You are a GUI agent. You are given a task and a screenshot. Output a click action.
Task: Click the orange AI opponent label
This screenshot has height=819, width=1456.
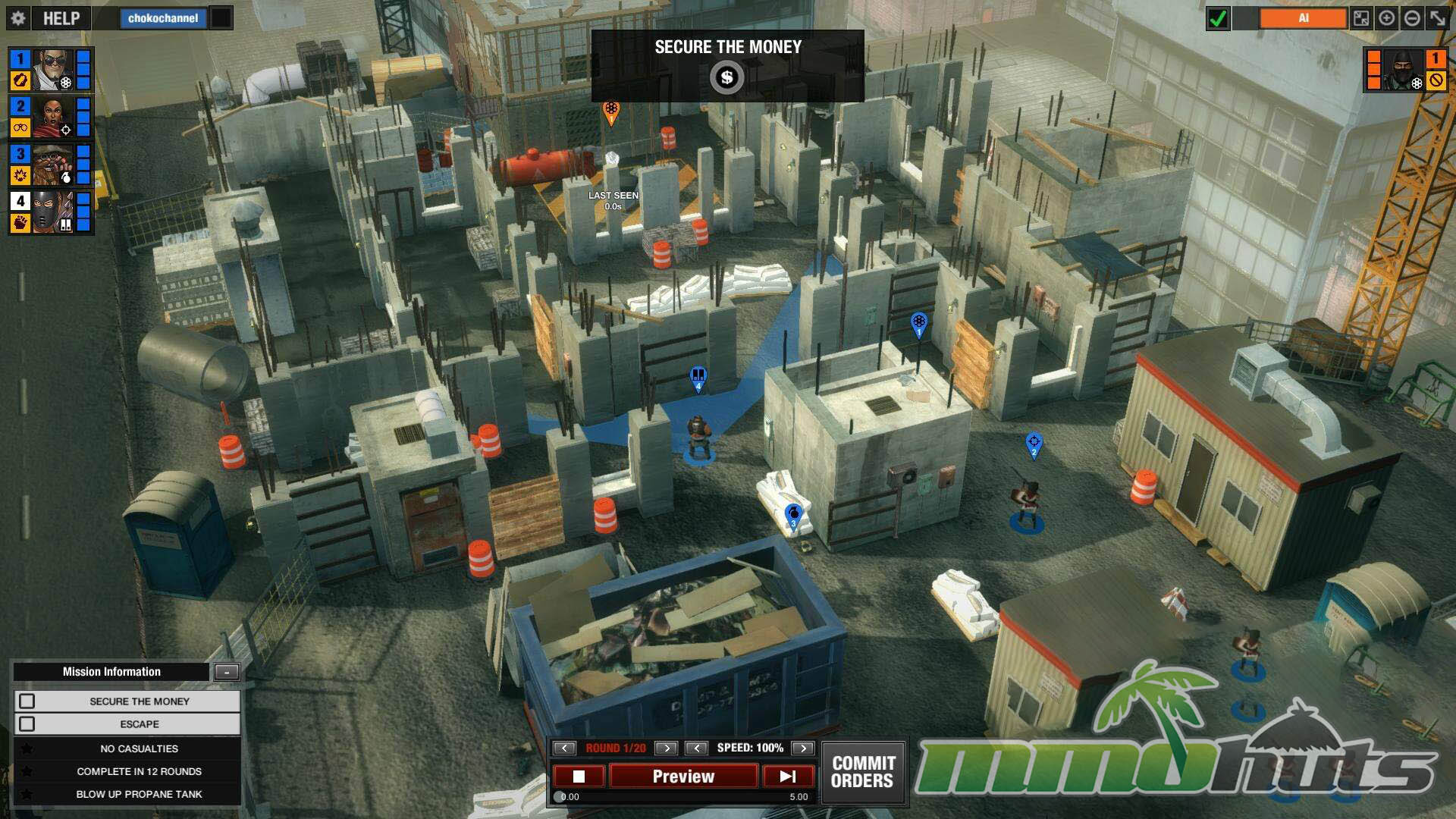(1303, 18)
